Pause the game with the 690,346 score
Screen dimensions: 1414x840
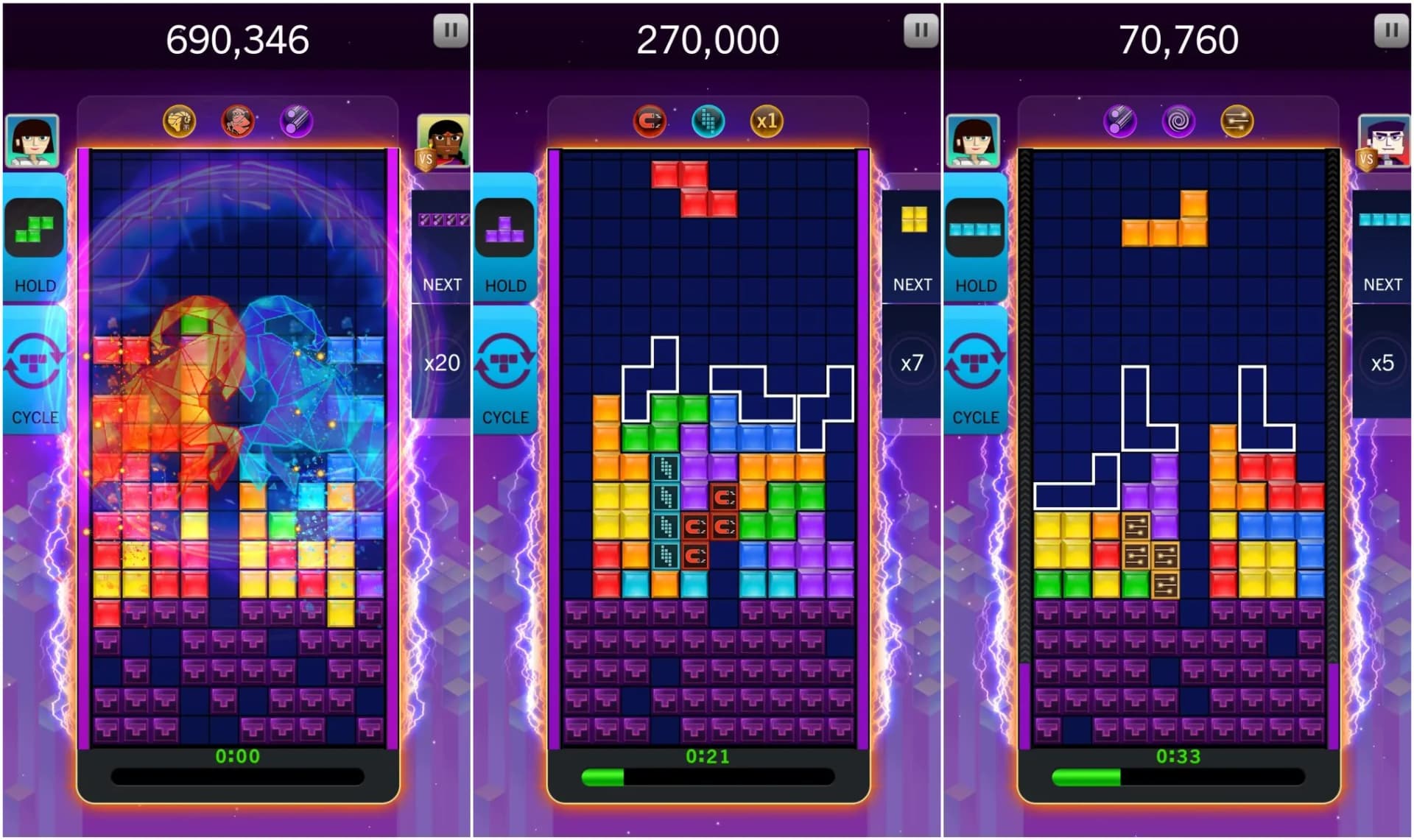(x=450, y=31)
